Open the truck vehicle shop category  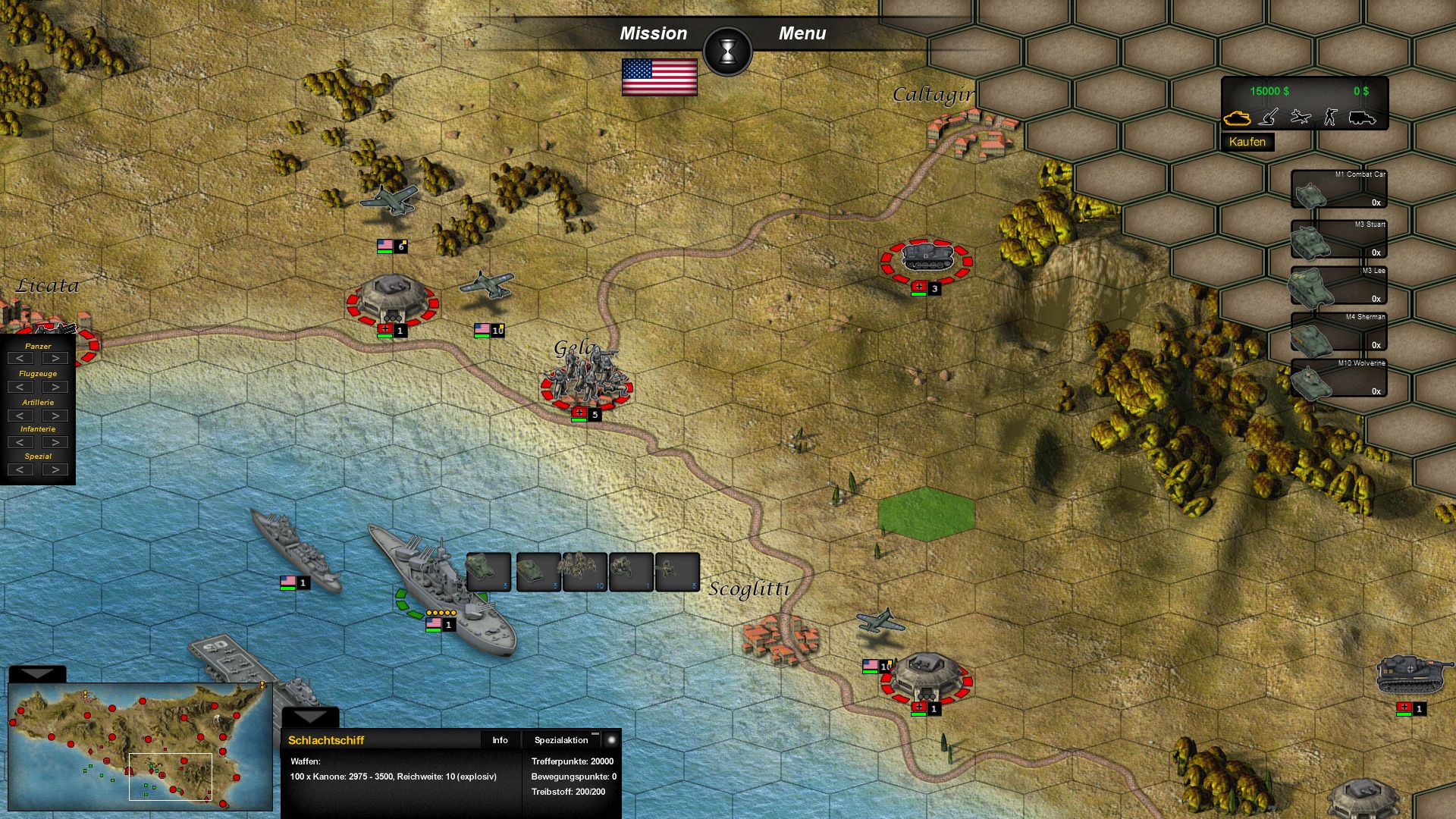pos(1362,118)
